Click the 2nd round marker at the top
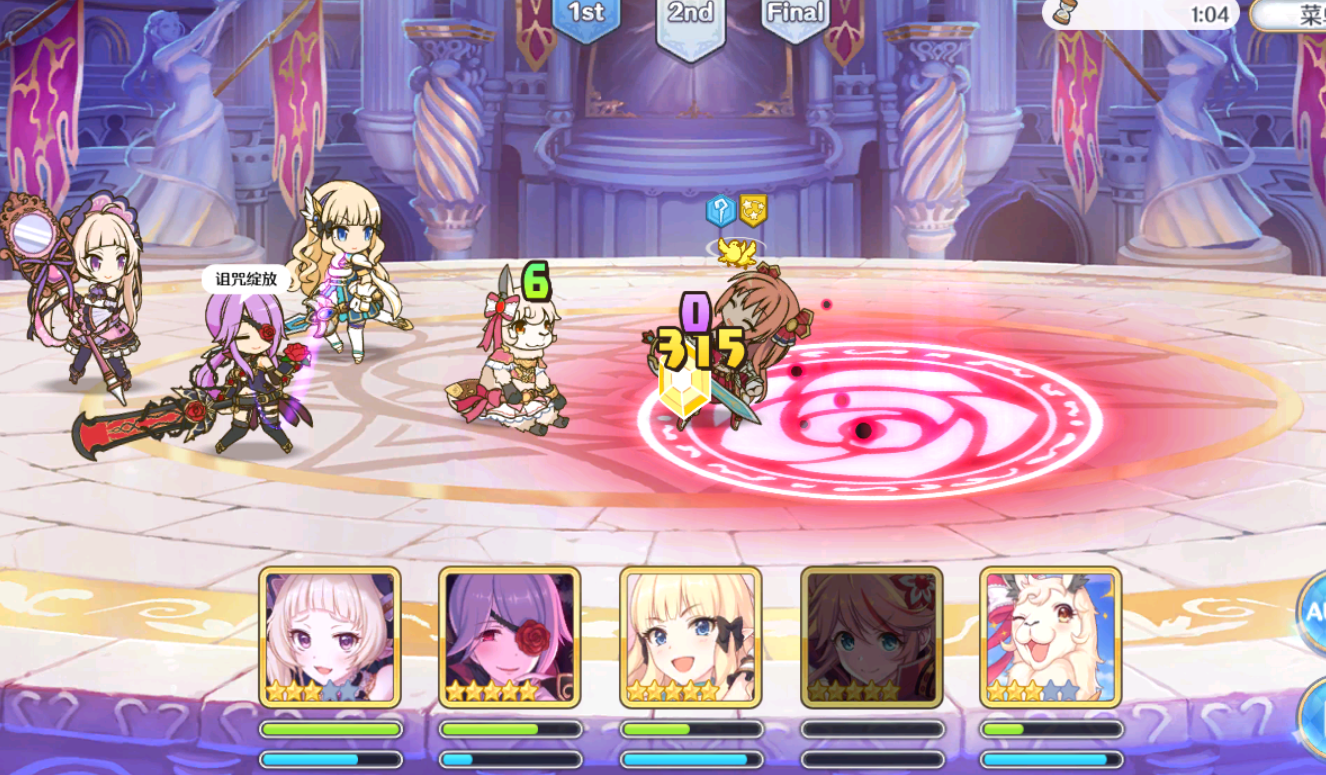 (689, 13)
